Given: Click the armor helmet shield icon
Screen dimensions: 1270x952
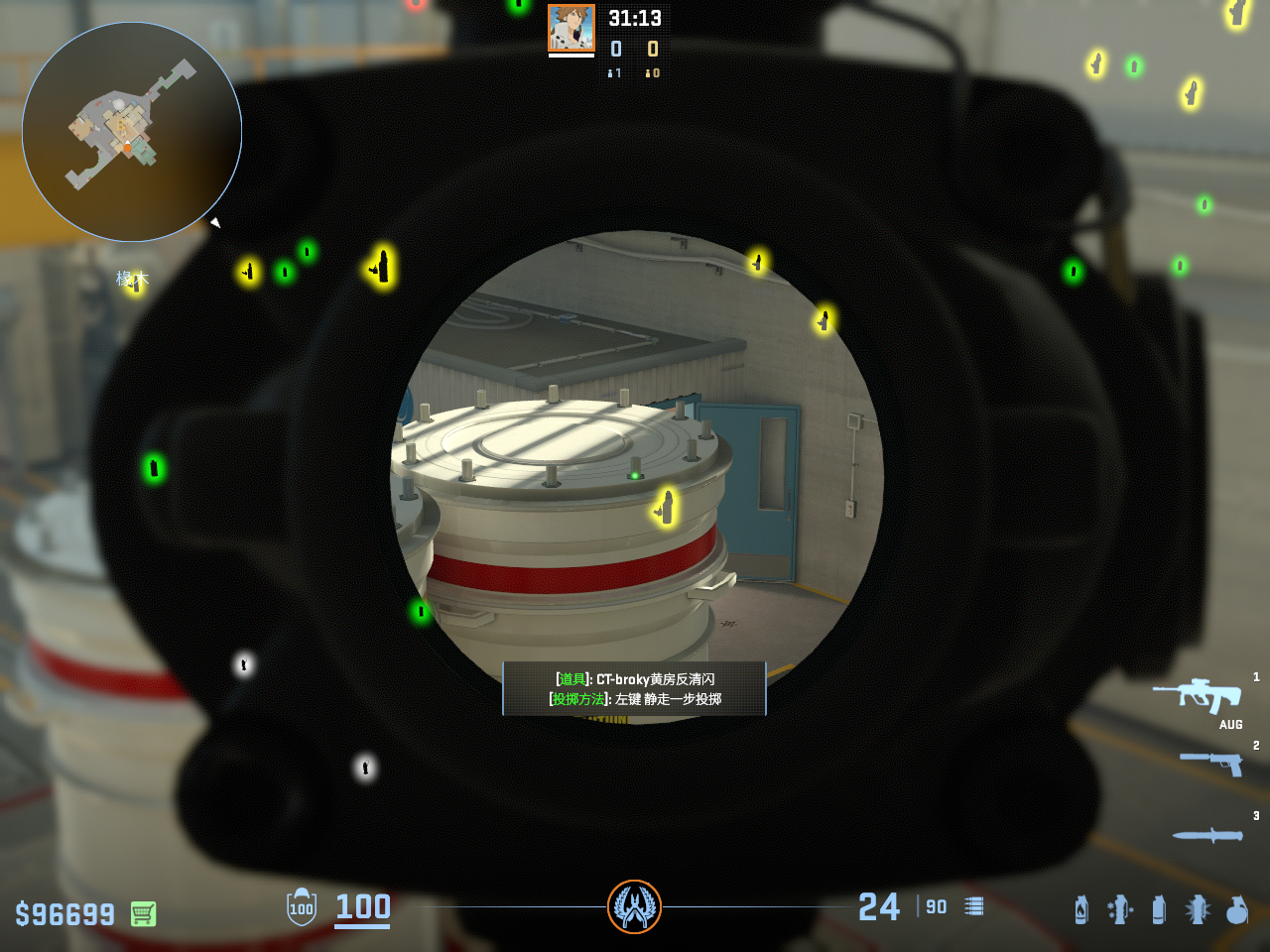Looking at the screenshot, I should click(x=302, y=906).
